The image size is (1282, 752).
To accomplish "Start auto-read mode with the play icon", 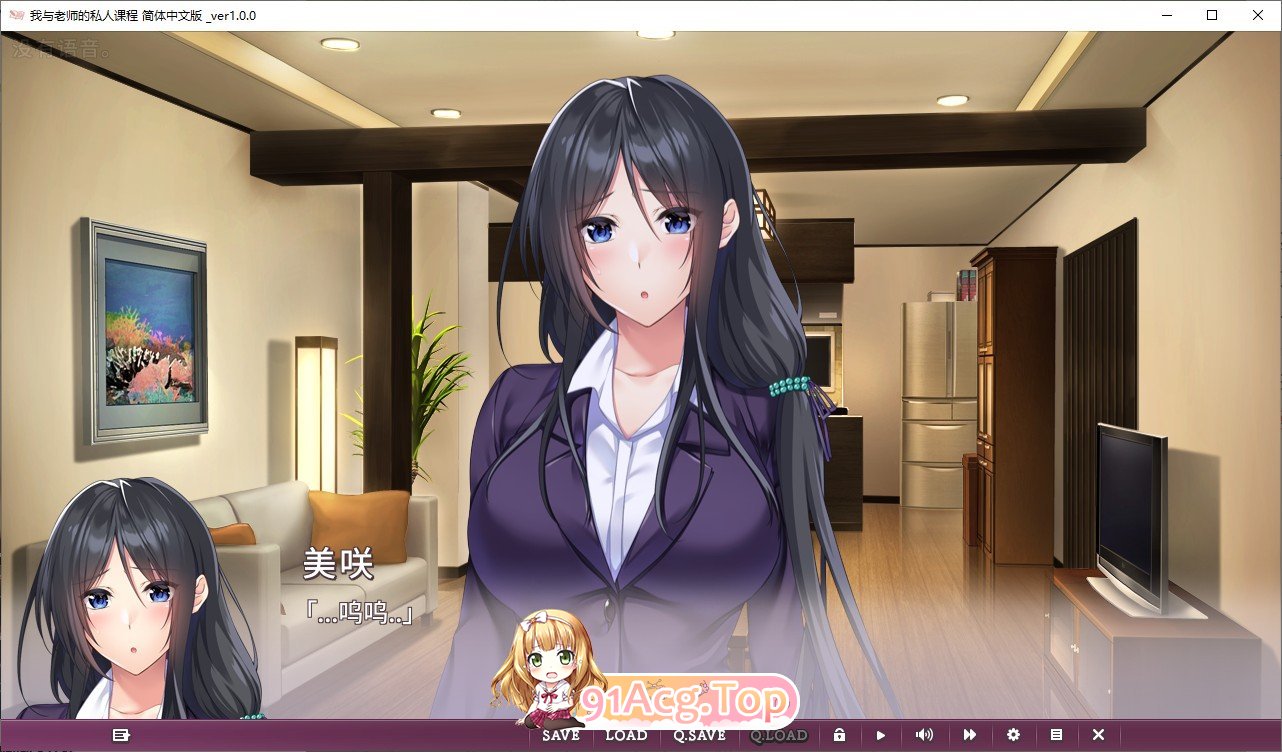I will click(880, 734).
